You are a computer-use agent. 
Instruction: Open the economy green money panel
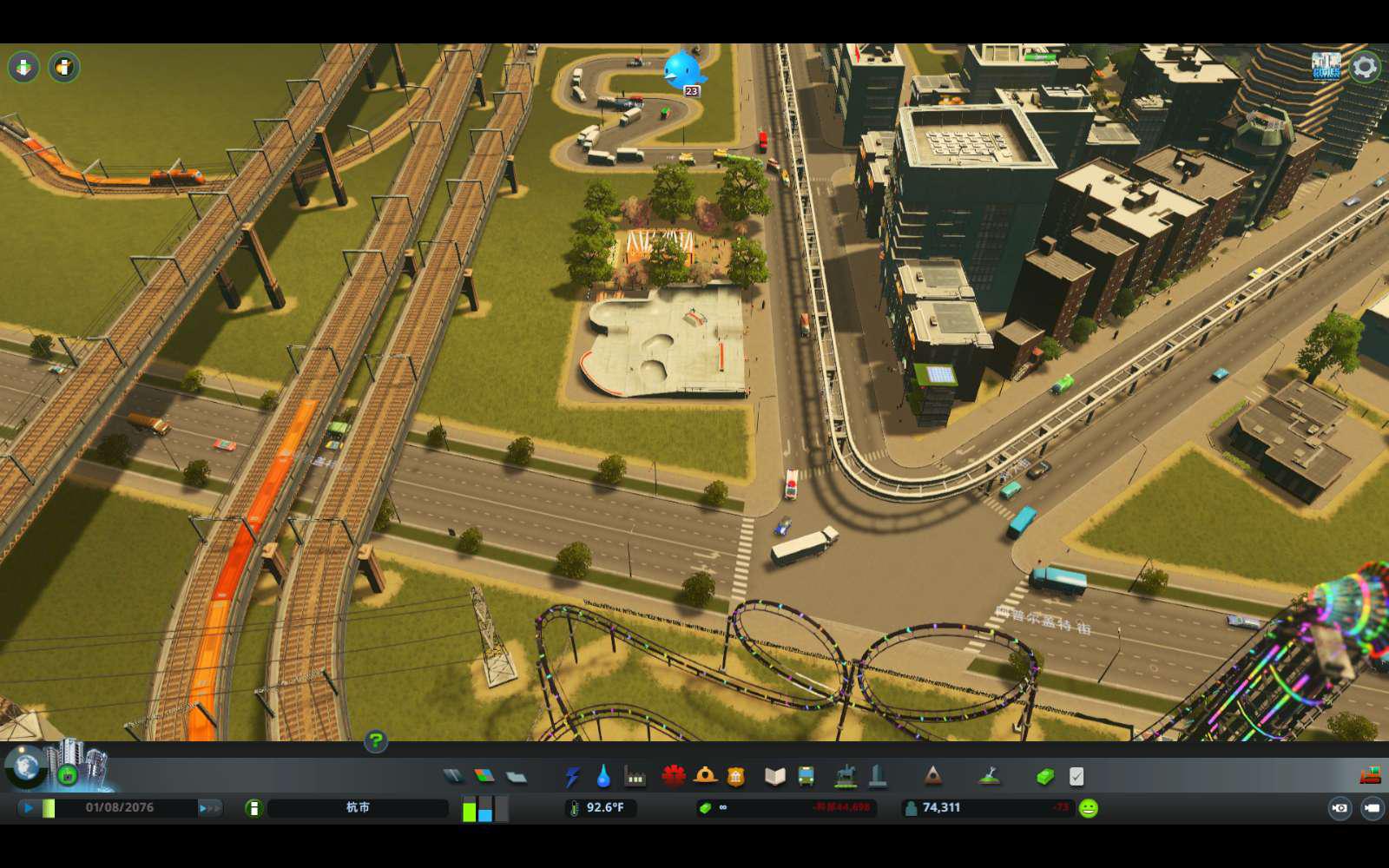tap(1045, 776)
